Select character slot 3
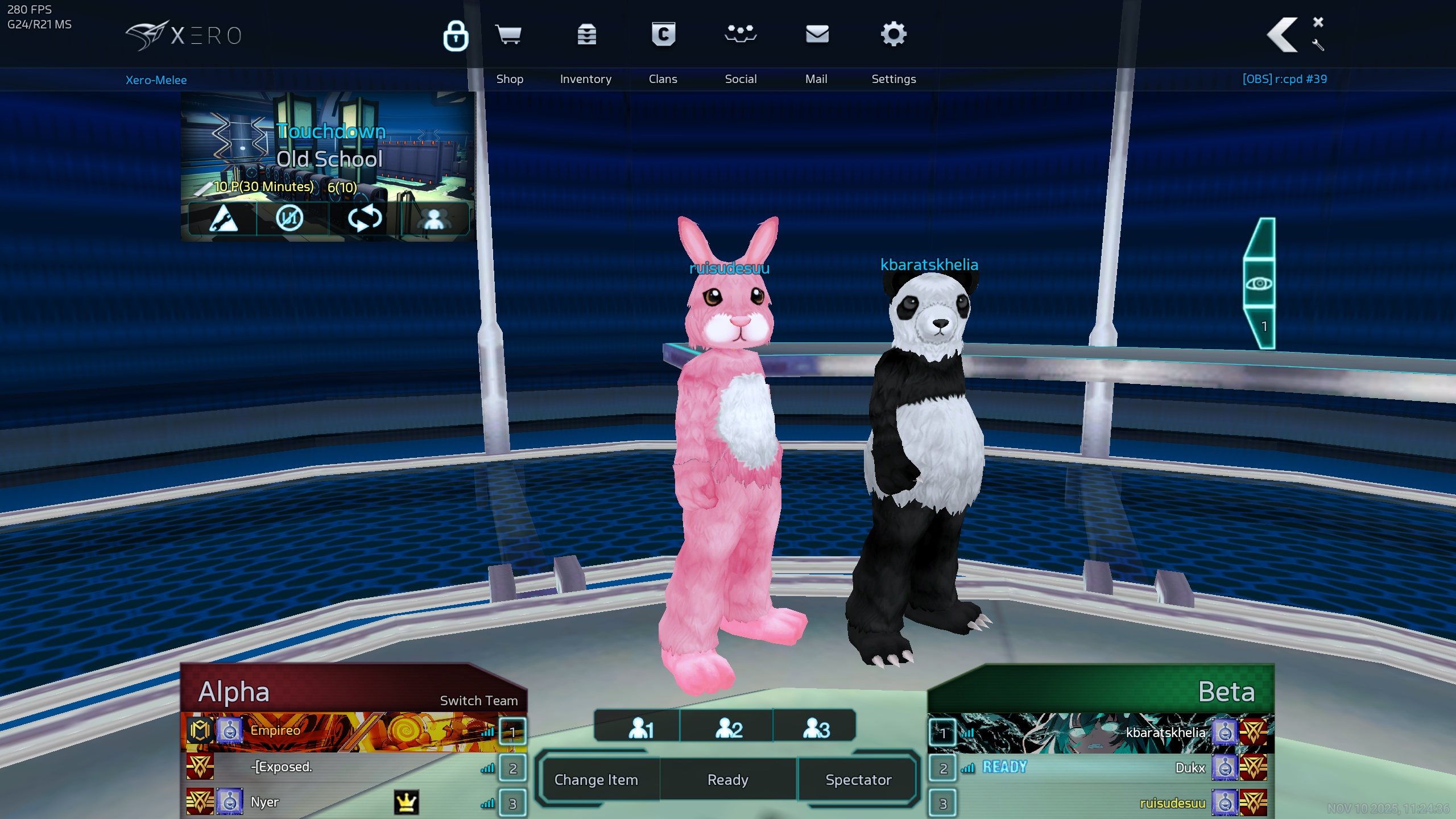 816,728
